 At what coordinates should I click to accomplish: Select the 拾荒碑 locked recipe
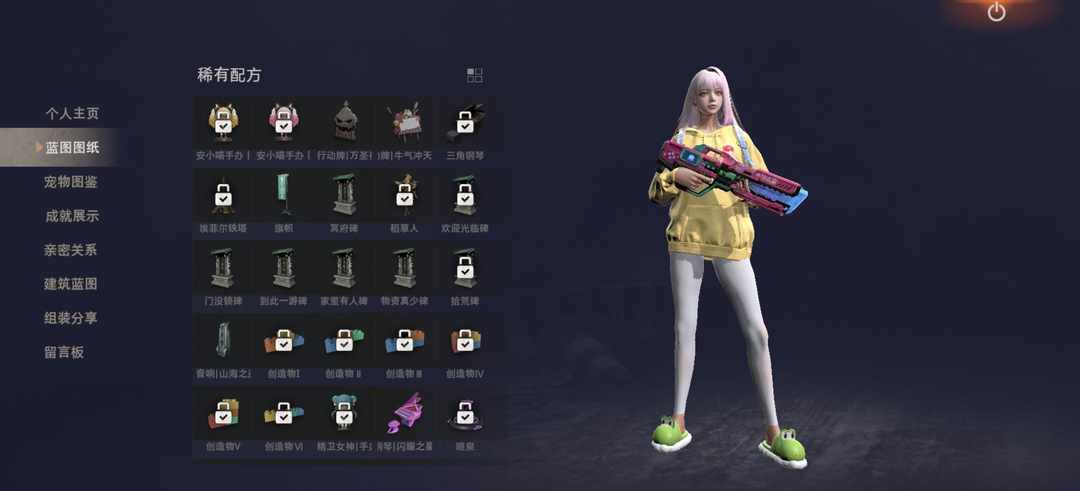[x=464, y=270]
